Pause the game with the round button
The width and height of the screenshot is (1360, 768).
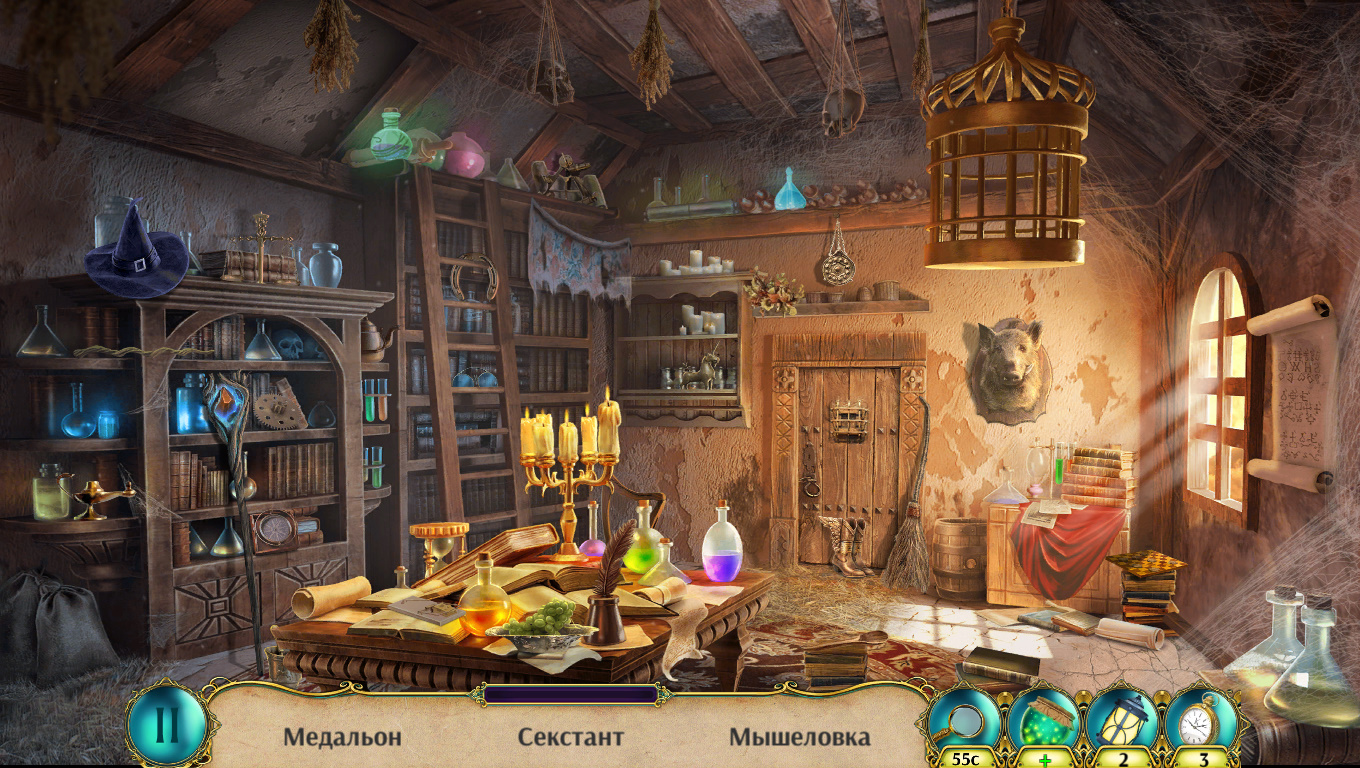point(167,724)
